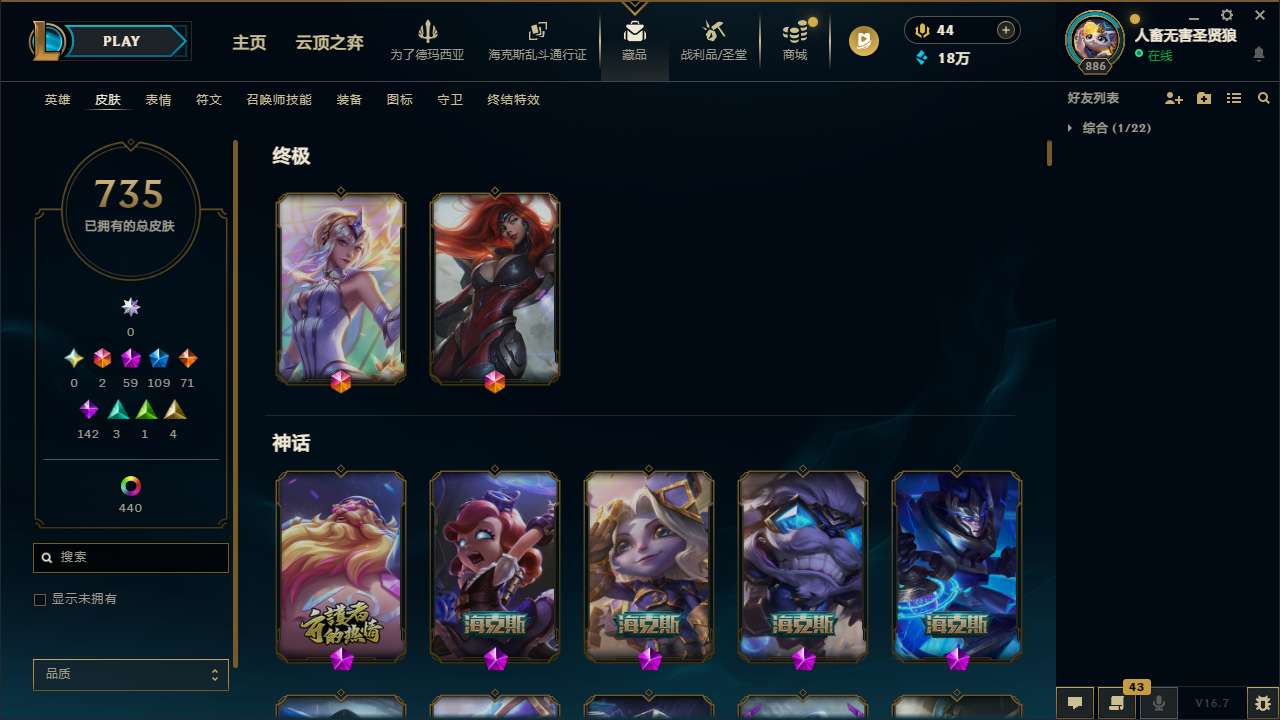Open messages showing 43 unread badge
1280x720 pixels.
click(1116, 702)
